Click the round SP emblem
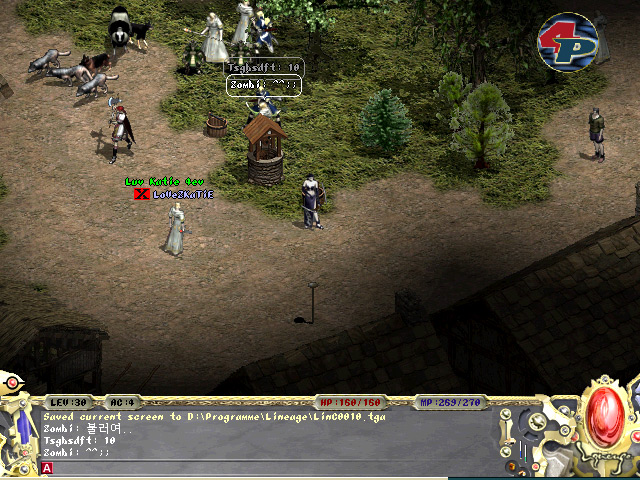This screenshot has width=640, height=480. pos(567,42)
